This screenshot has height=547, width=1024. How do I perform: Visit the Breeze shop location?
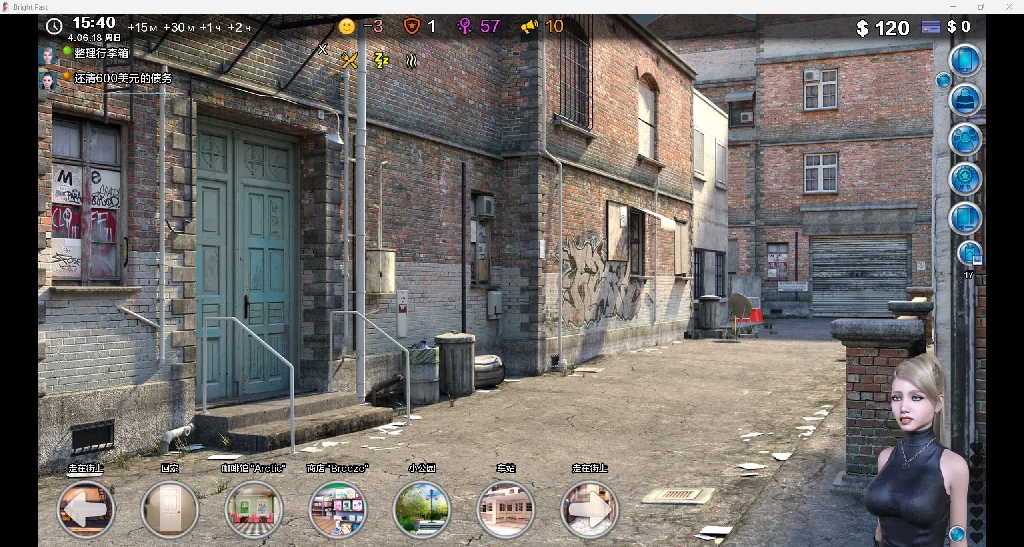click(338, 509)
